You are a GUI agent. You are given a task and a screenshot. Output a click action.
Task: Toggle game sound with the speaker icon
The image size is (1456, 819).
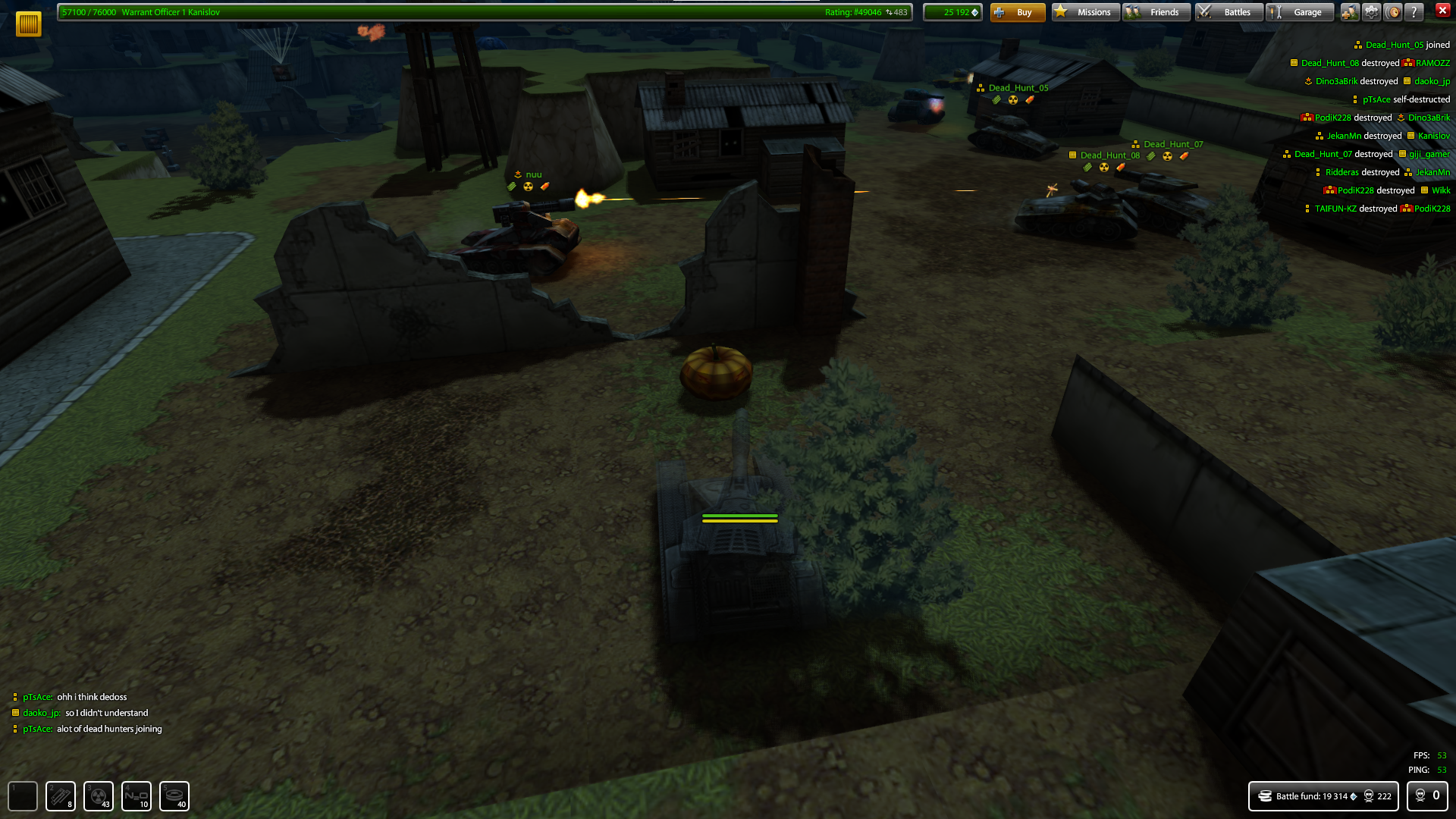[x=1392, y=12]
